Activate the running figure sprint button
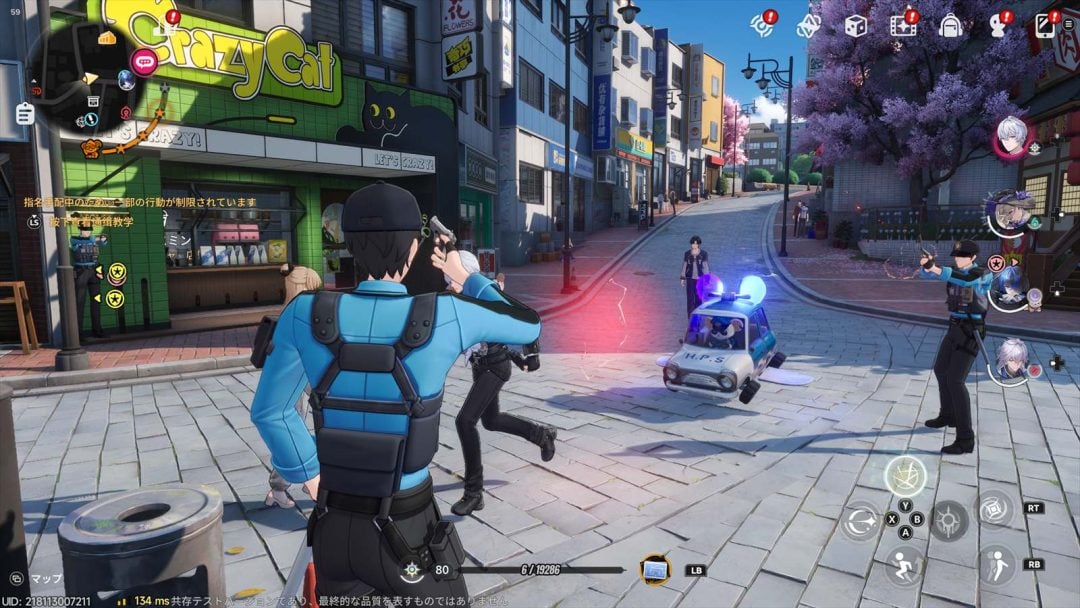This screenshot has height=608, width=1080. point(905,566)
